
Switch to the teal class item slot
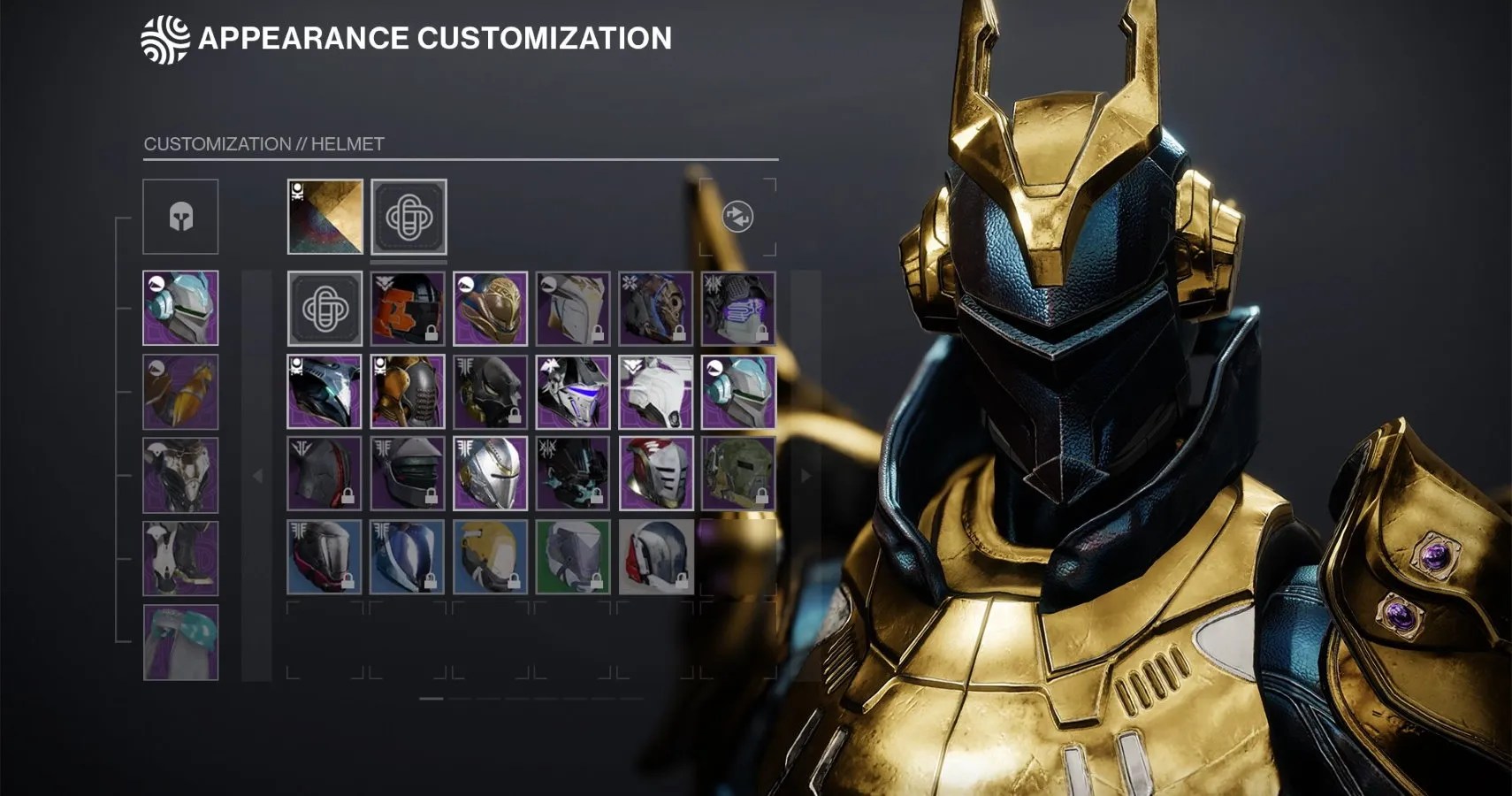point(180,642)
